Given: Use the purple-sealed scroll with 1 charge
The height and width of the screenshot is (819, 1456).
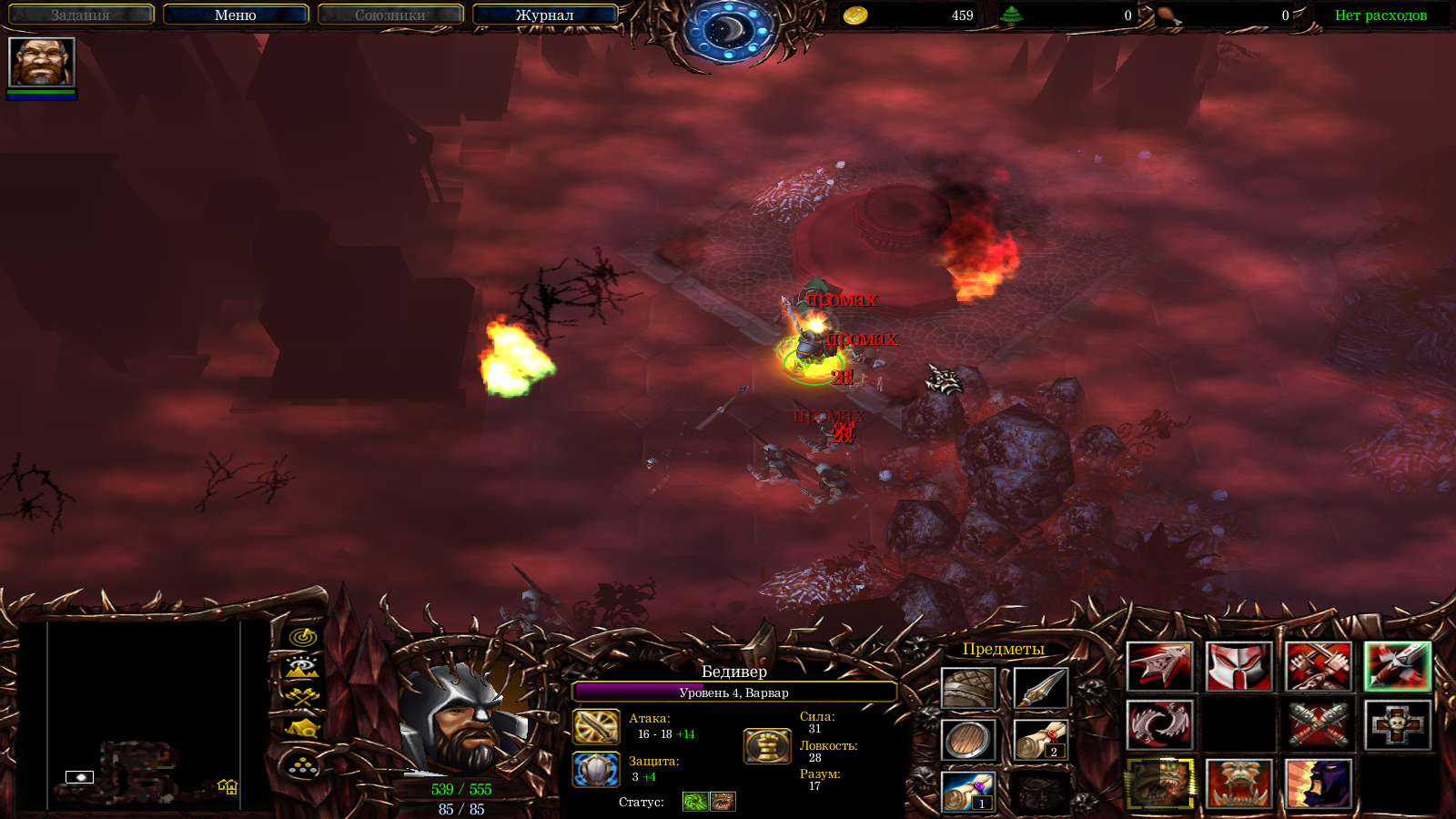Looking at the screenshot, I should (x=968, y=792).
